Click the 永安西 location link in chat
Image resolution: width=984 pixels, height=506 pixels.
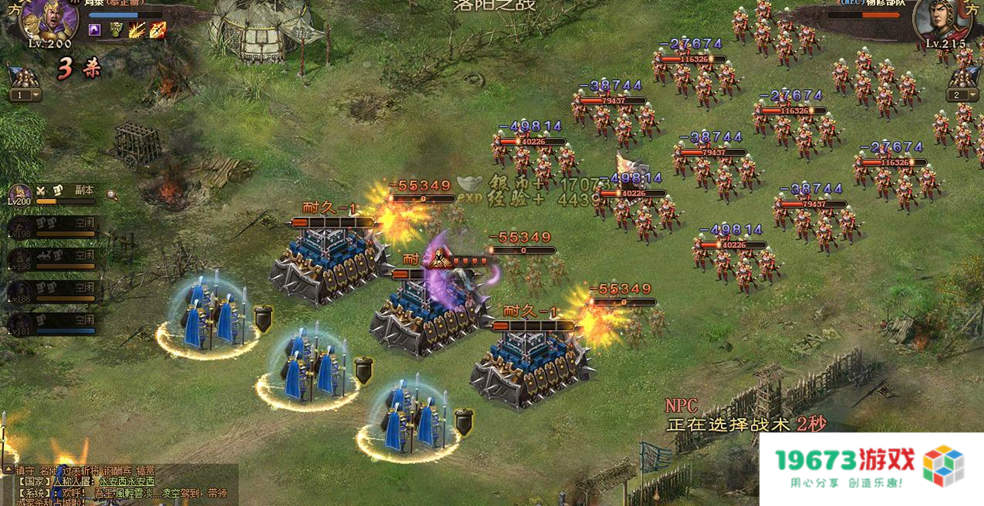(x=113, y=481)
